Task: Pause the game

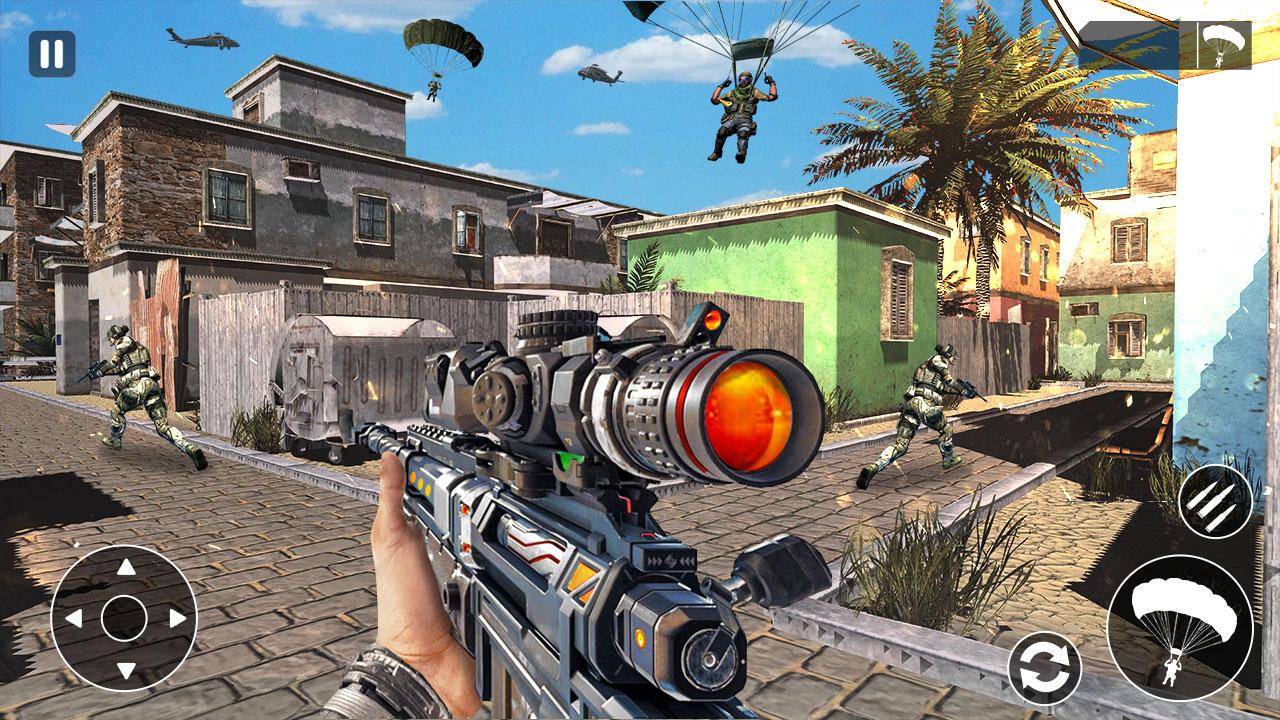Action: pyautogui.click(x=52, y=53)
